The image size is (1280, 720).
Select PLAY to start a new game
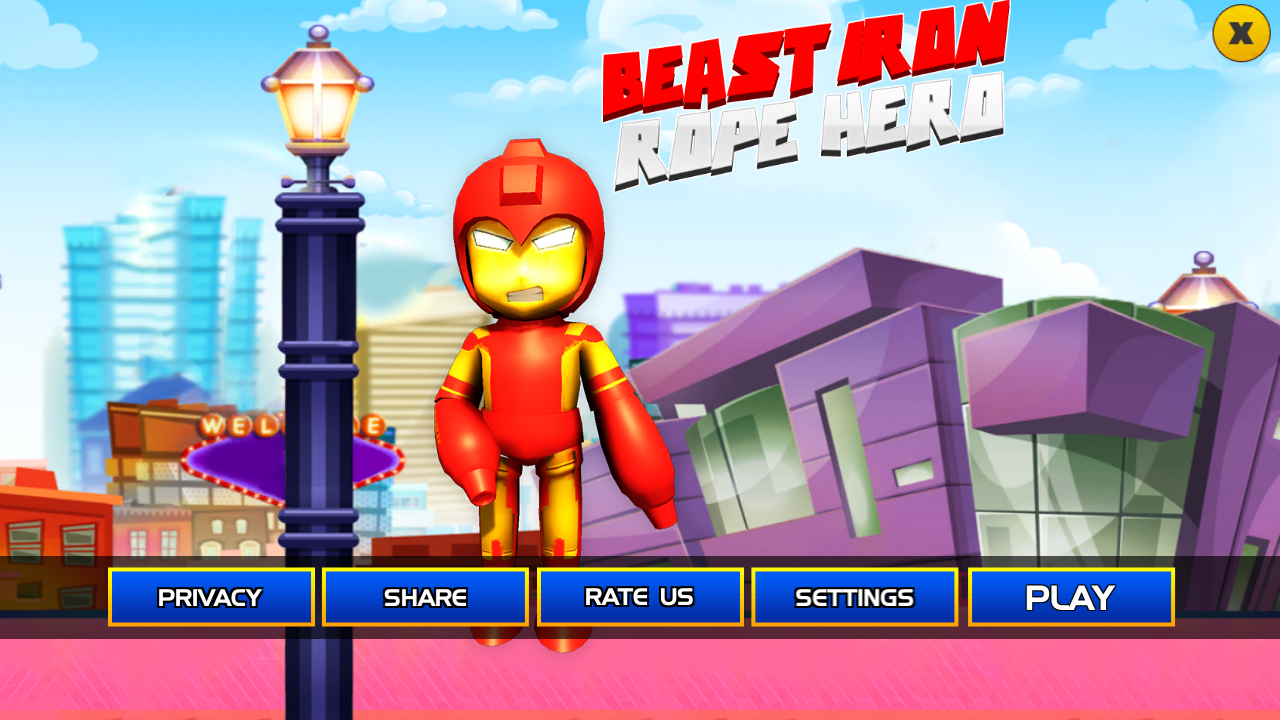tap(1070, 596)
